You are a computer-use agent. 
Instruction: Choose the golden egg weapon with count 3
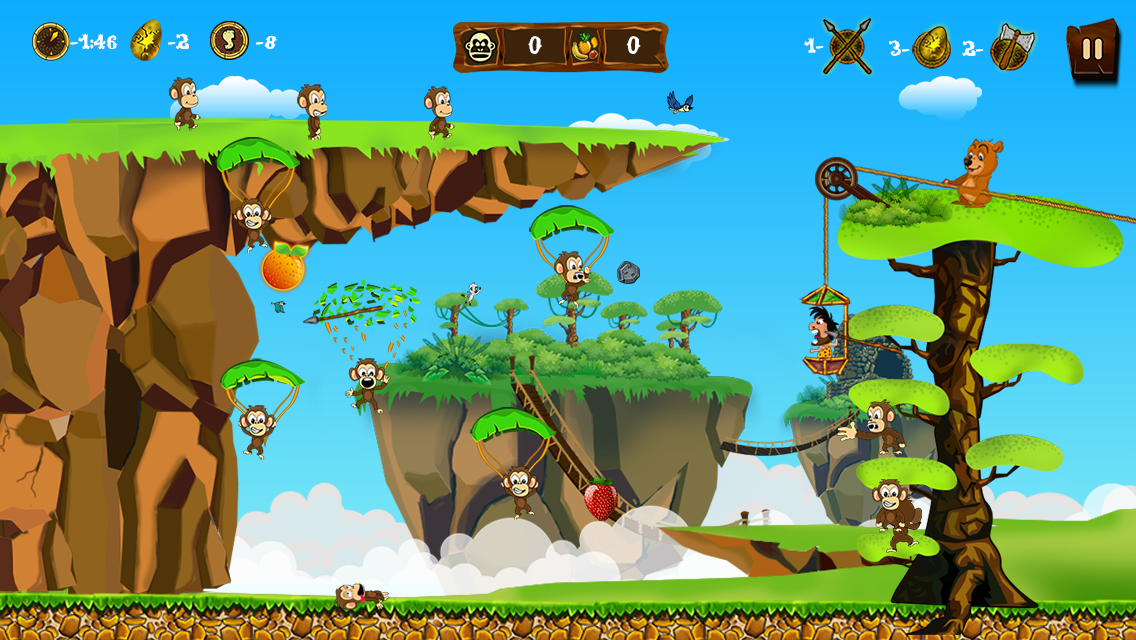click(931, 46)
